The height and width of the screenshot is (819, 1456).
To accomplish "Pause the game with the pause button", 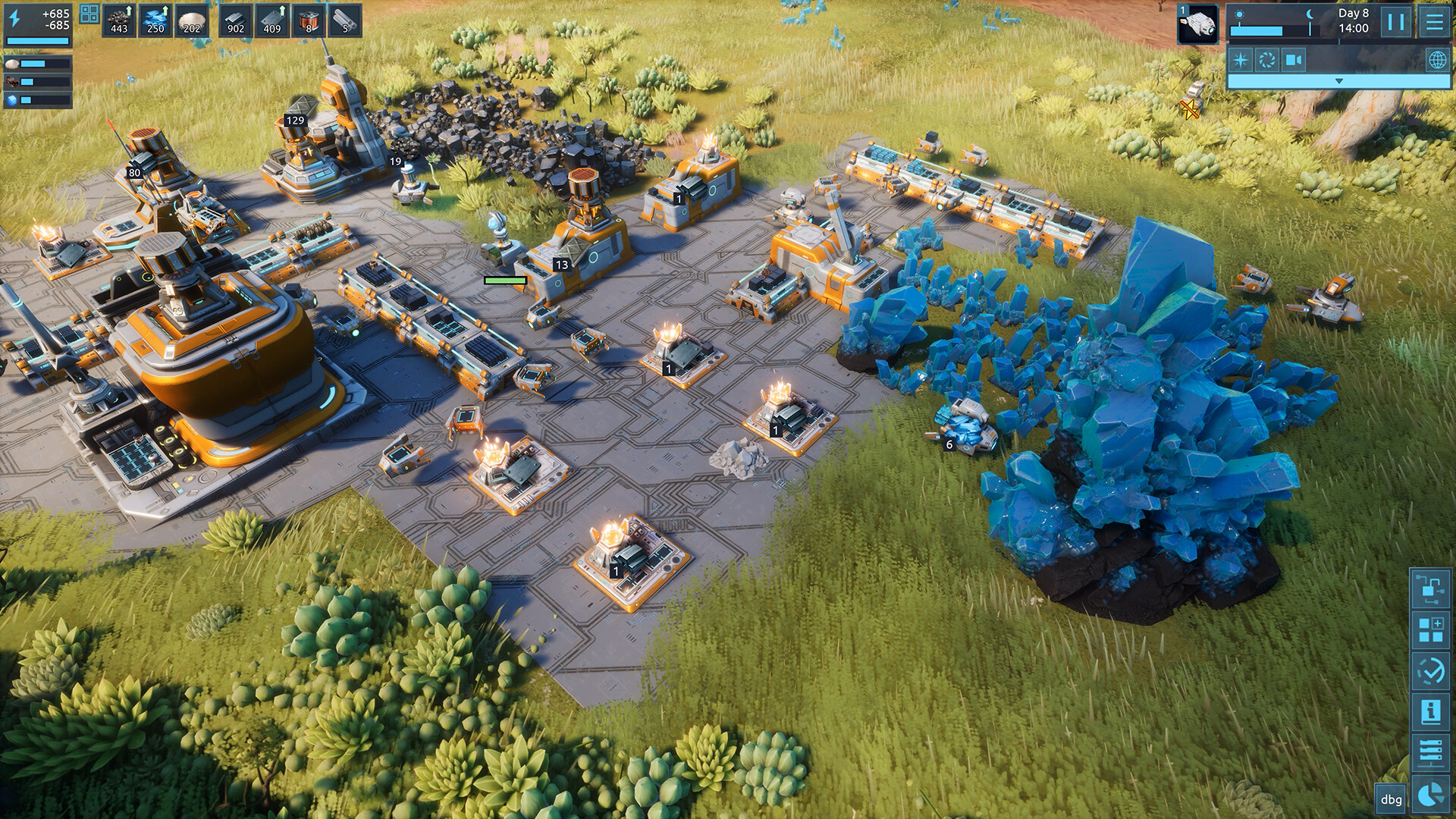I will click(1395, 22).
